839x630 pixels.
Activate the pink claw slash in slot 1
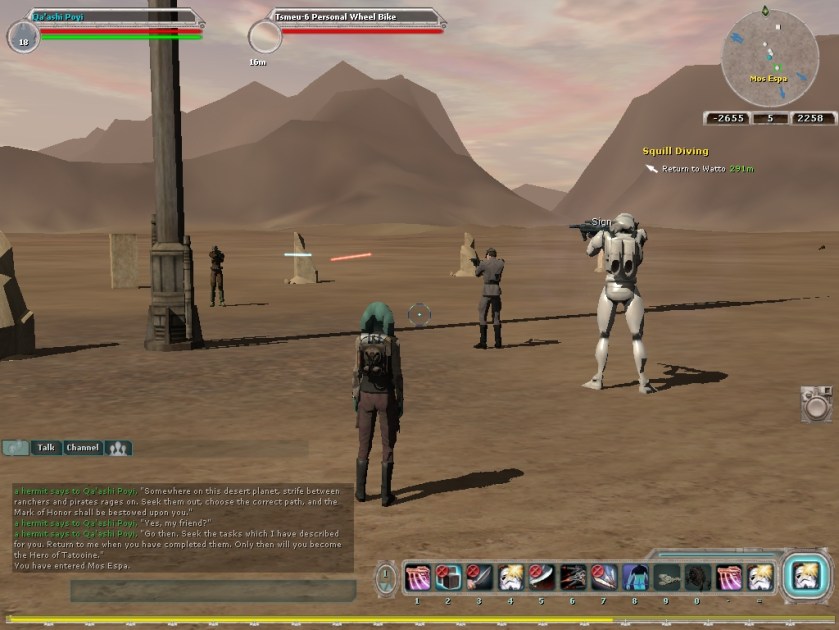point(418,578)
